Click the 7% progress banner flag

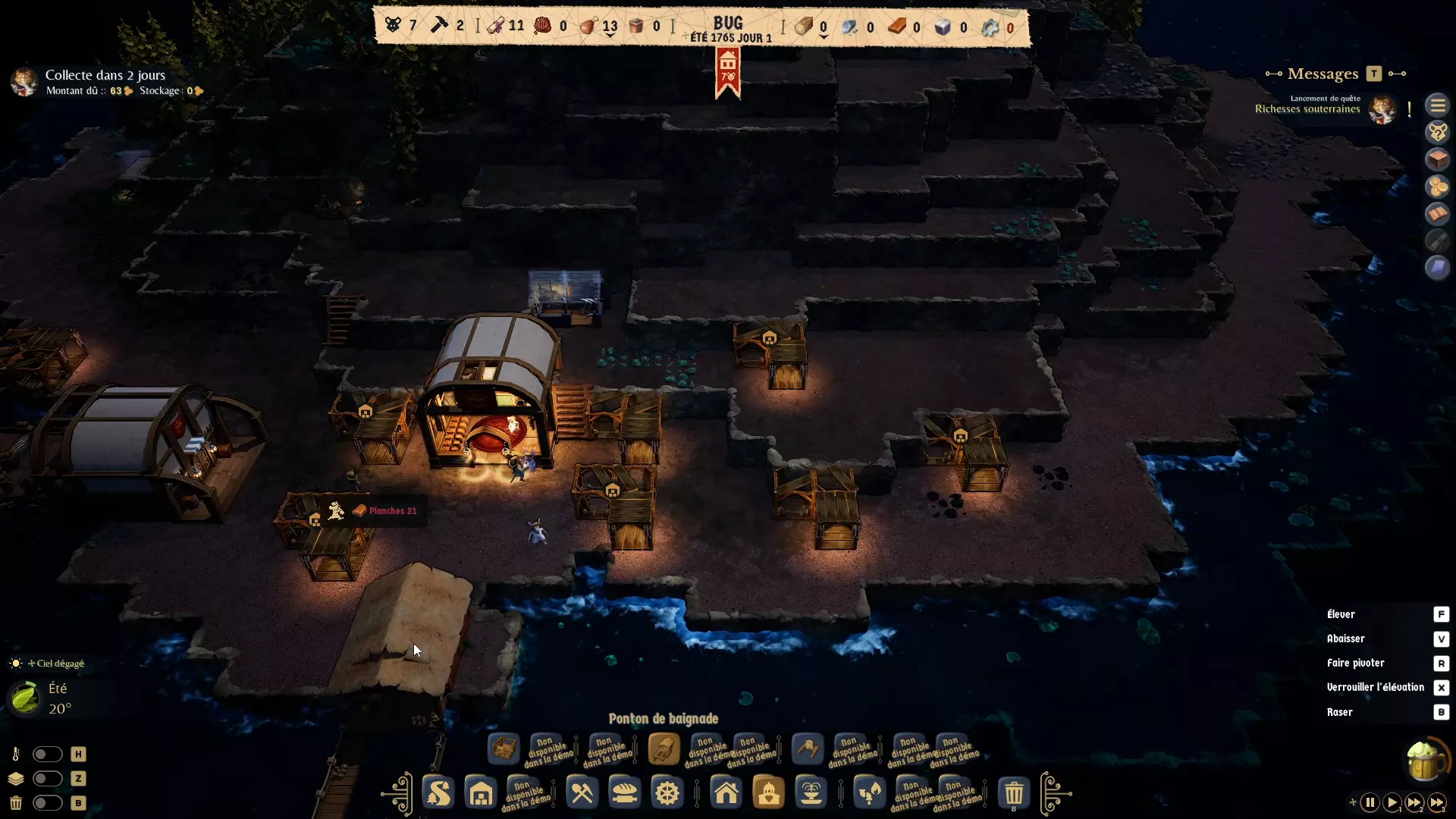click(x=727, y=72)
